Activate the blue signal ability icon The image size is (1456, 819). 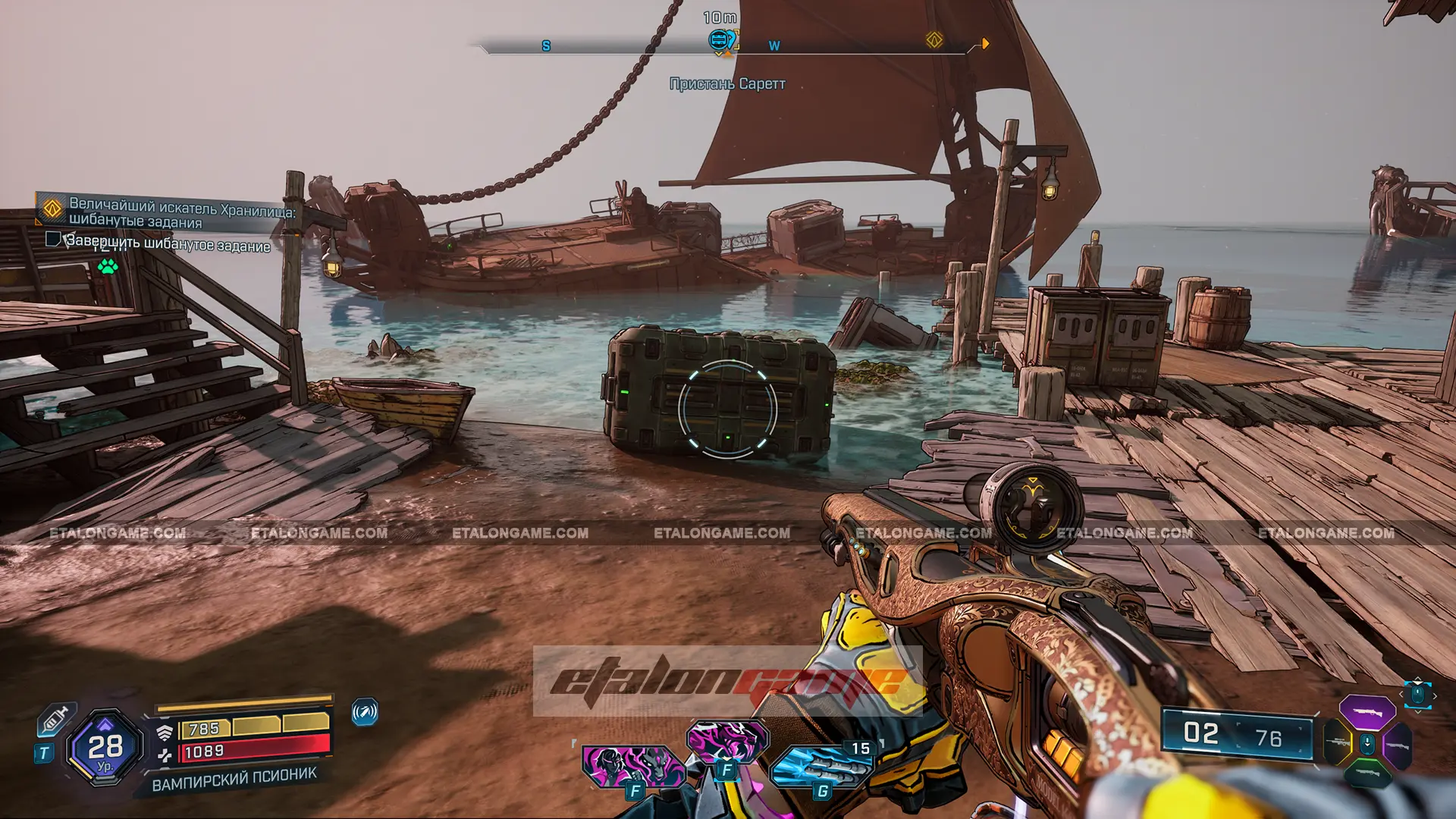click(365, 712)
